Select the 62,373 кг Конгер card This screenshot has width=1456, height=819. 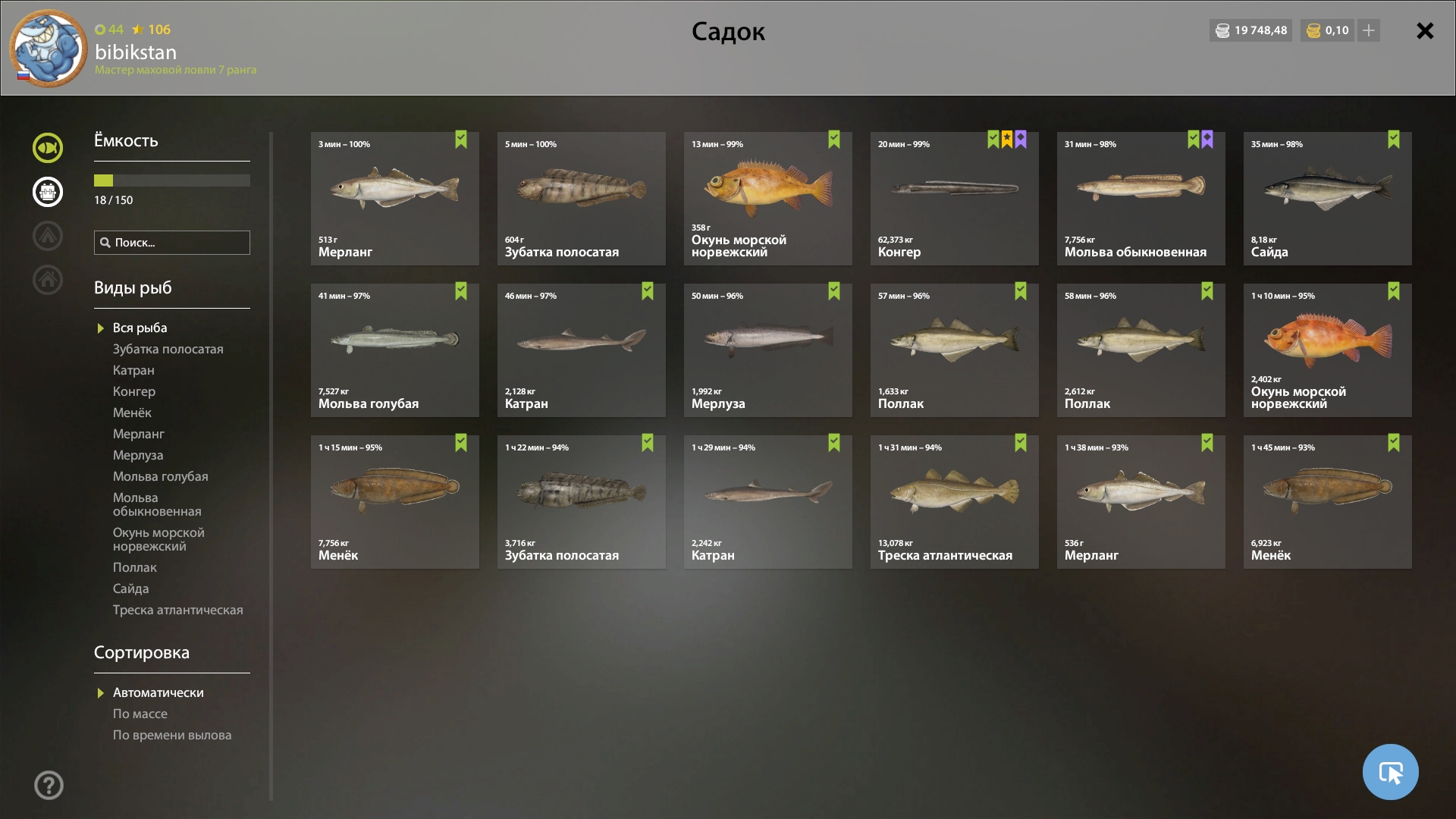[x=954, y=199]
